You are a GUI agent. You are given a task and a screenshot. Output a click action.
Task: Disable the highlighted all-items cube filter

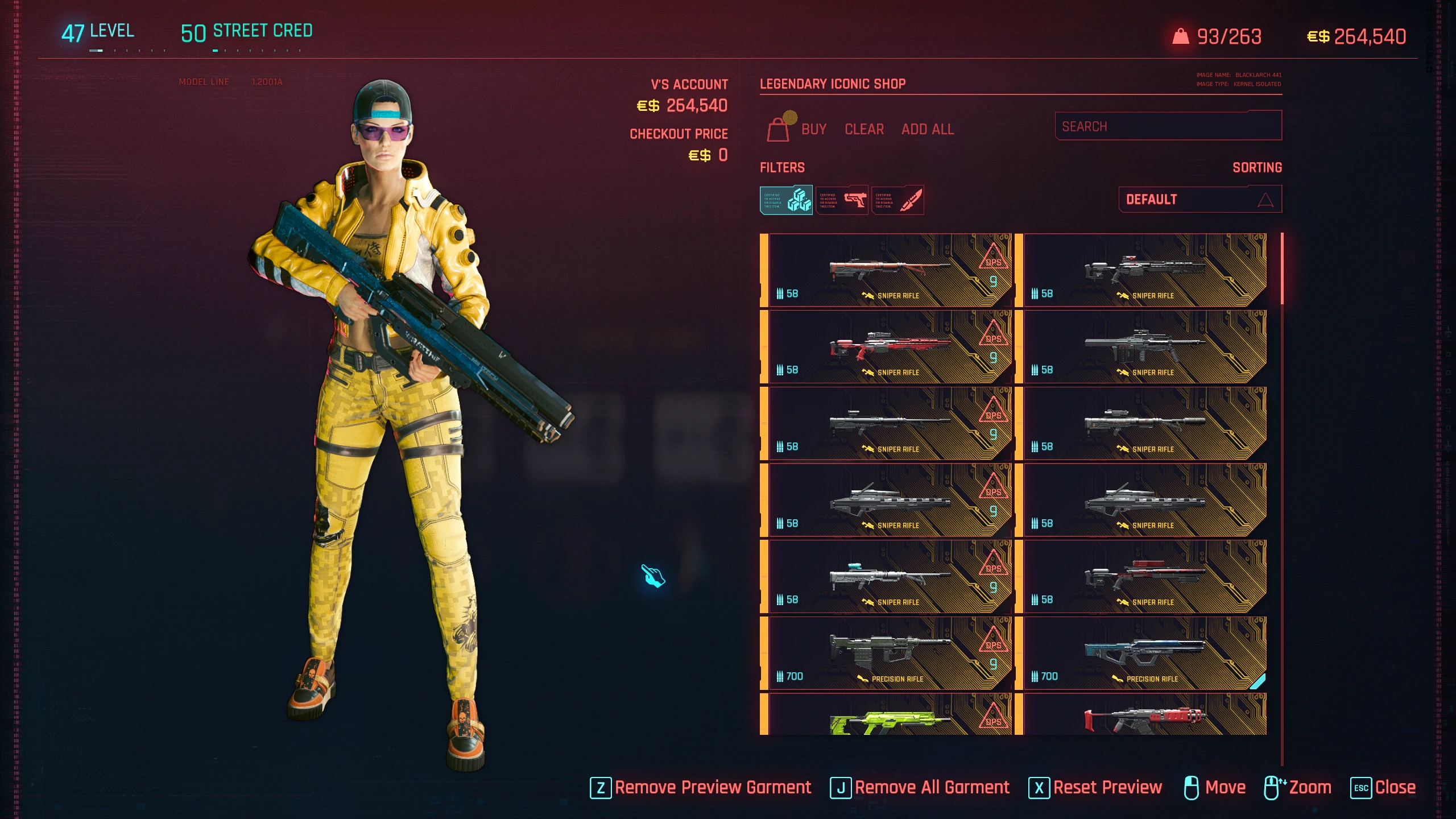pyautogui.click(x=787, y=200)
